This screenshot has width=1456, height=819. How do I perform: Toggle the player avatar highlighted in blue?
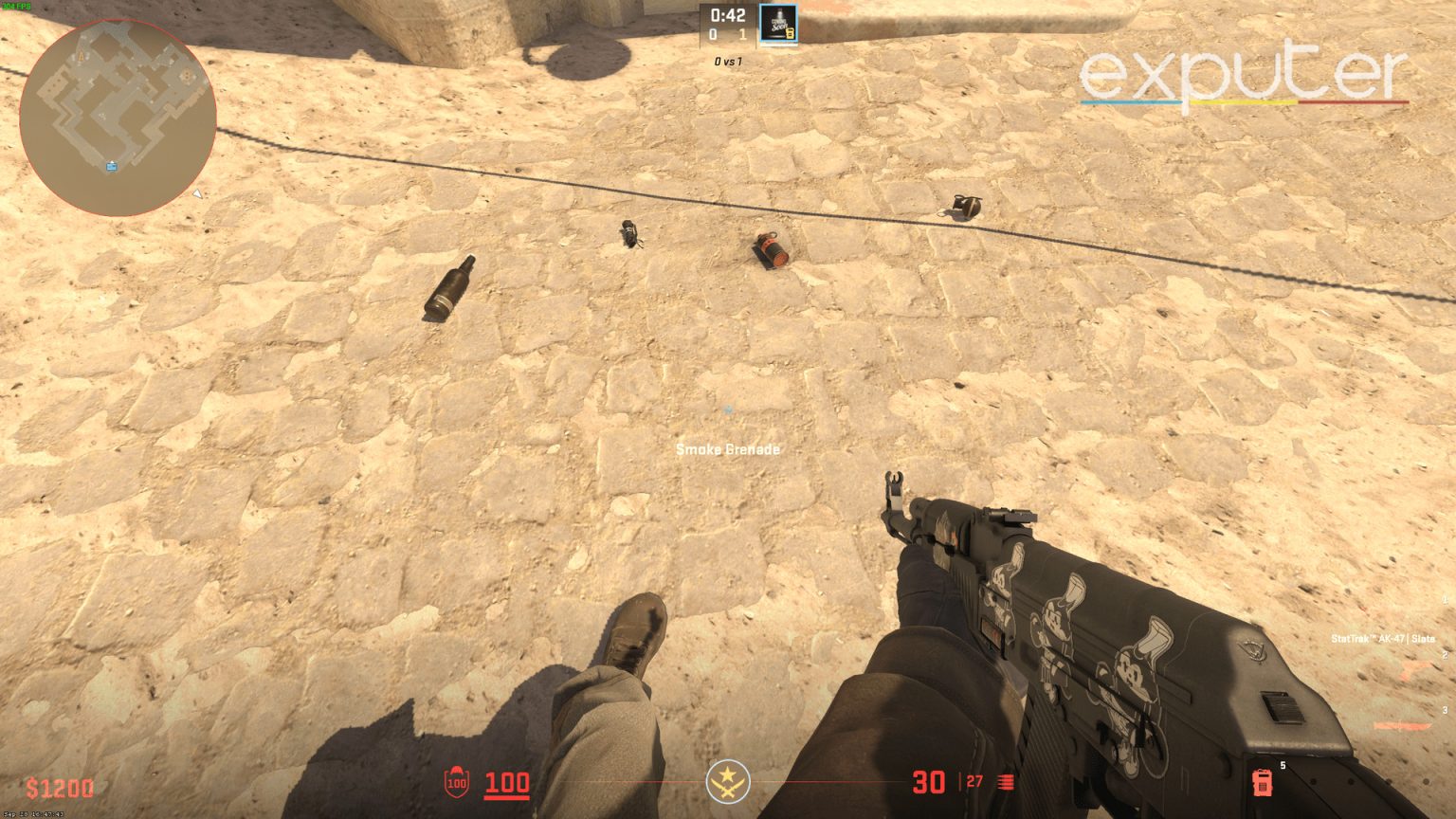point(778,24)
